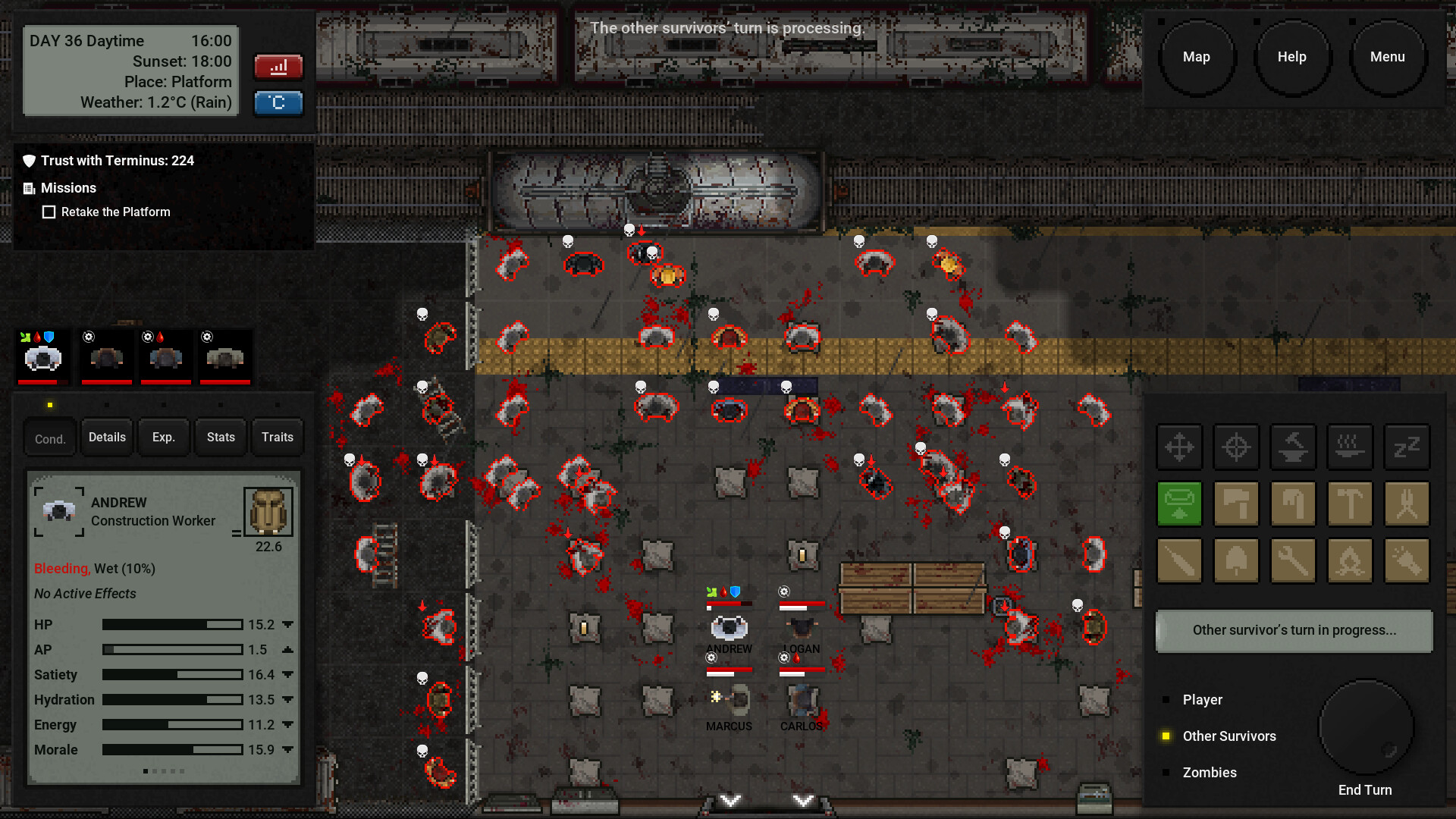The image size is (1456, 819).
Task: Open the Stats tab
Action: (220, 437)
